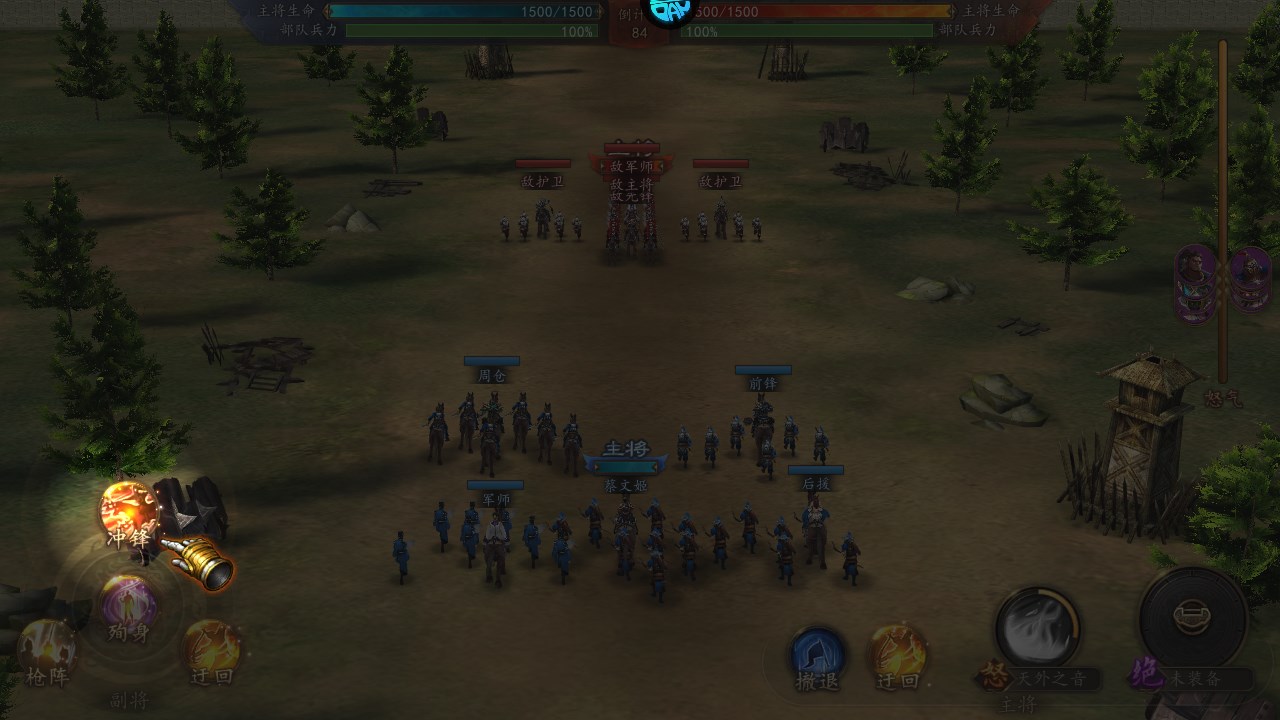Order the blue 撤退 retreat command
This screenshot has height=720, width=1280.
(x=817, y=655)
